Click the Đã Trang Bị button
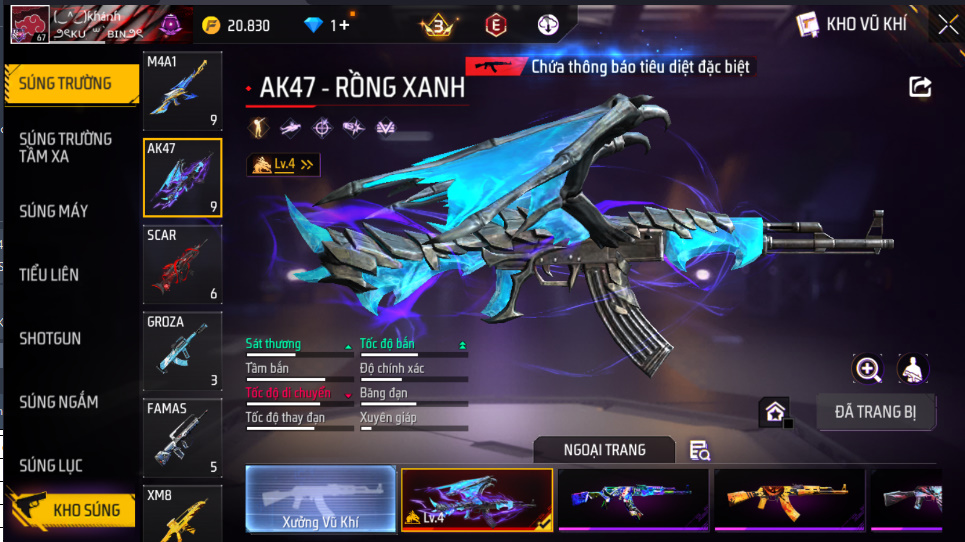Image resolution: width=965 pixels, height=542 pixels. coord(875,411)
